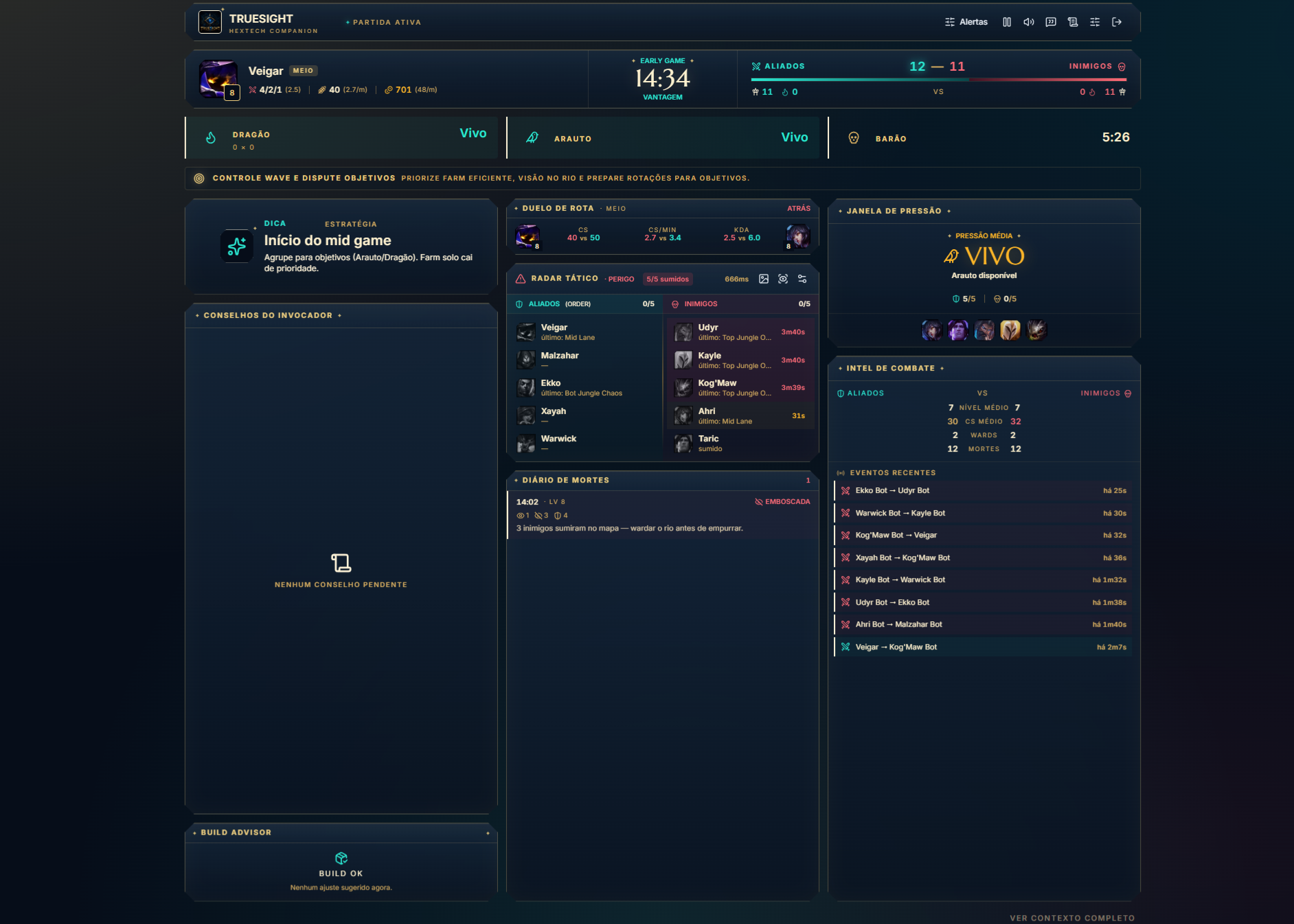1294x924 pixels.
Task: Click the Veigar → Kog'Maw Bot event
Action: coord(982,647)
